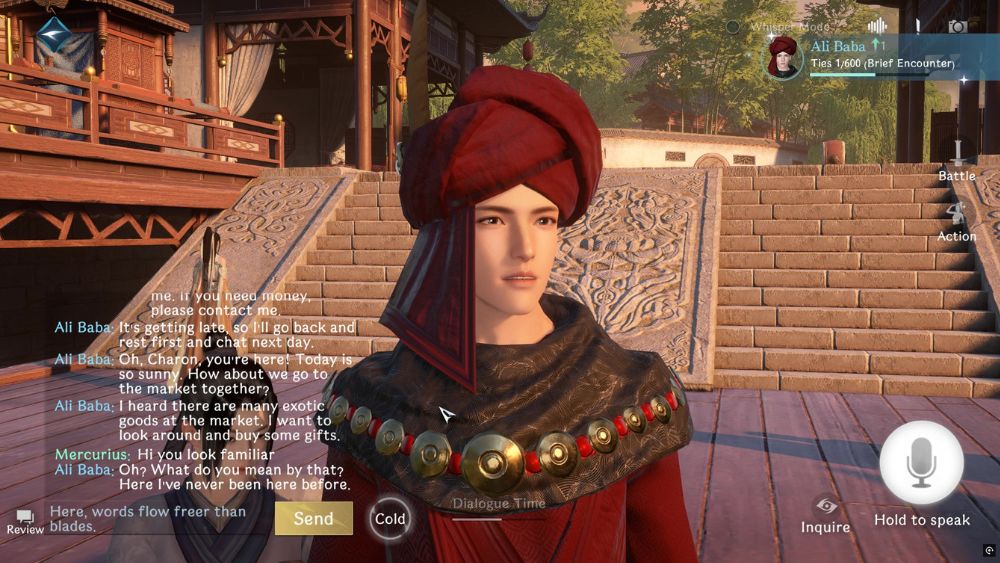
Task: Toggle Whisper Mode on
Action: pos(733,27)
